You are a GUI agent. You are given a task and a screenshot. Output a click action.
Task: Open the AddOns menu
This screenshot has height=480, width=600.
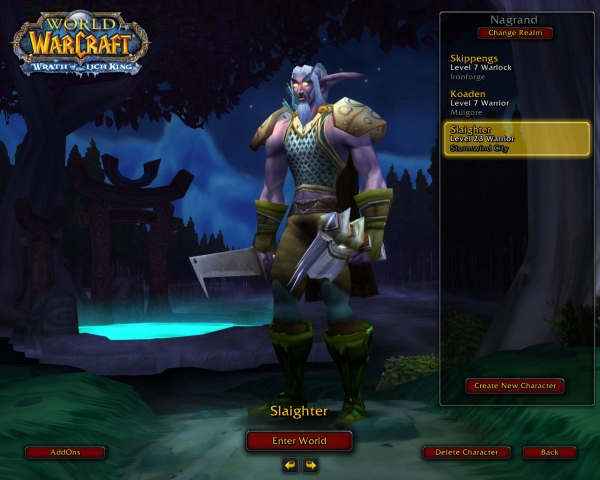click(65, 452)
